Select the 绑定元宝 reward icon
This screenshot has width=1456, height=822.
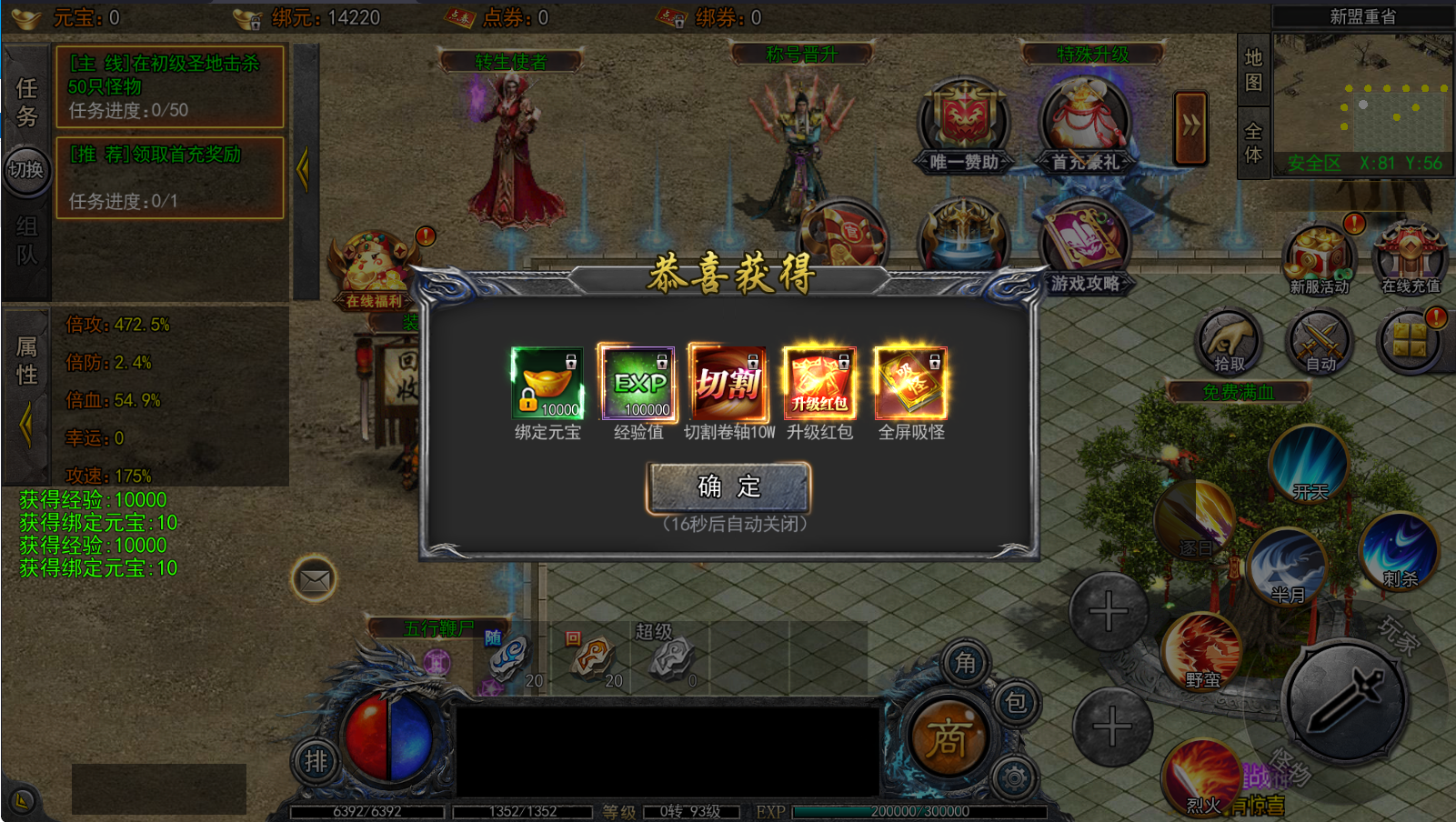547,383
